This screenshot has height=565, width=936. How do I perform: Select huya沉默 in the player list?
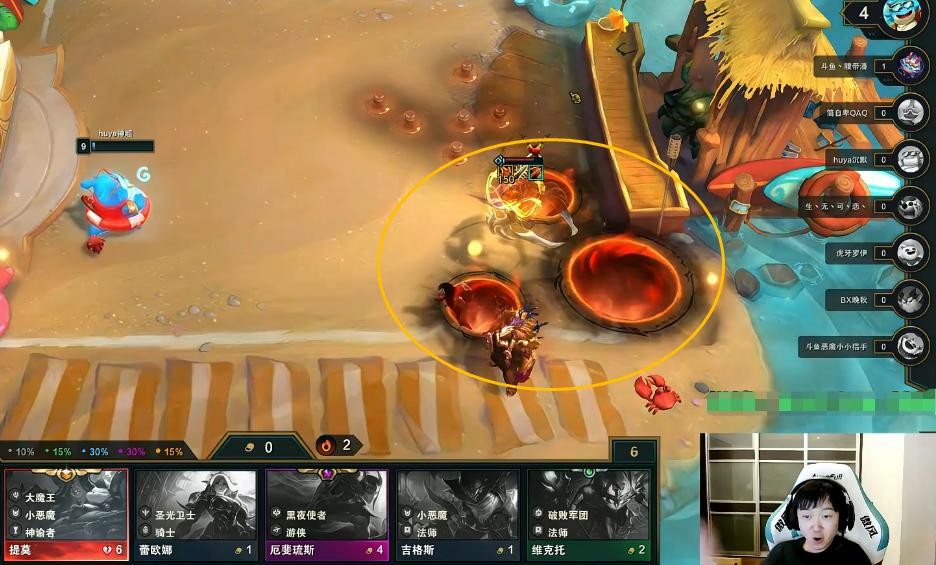tap(911, 160)
